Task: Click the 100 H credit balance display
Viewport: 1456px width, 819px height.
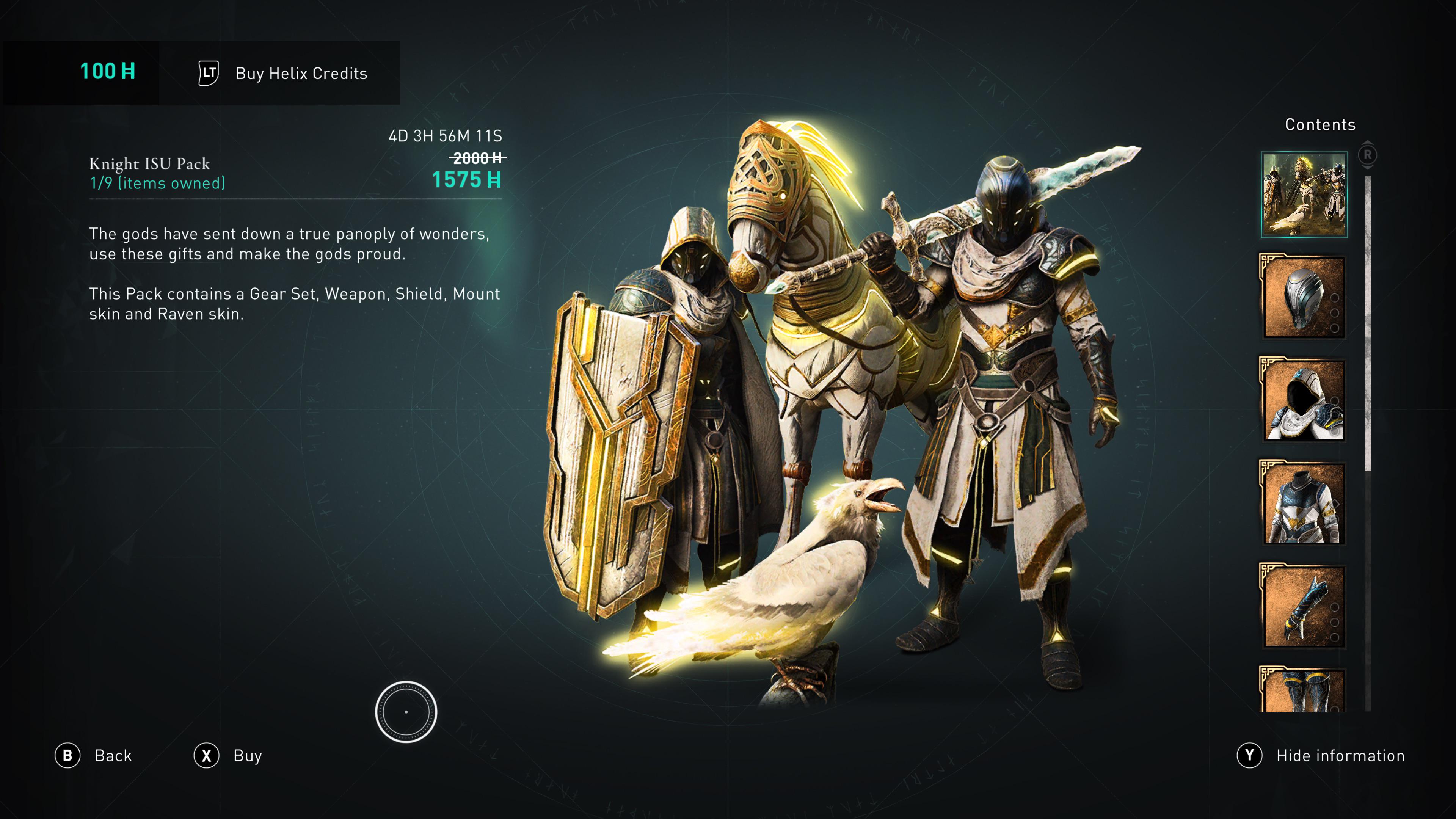Action: (106, 71)
